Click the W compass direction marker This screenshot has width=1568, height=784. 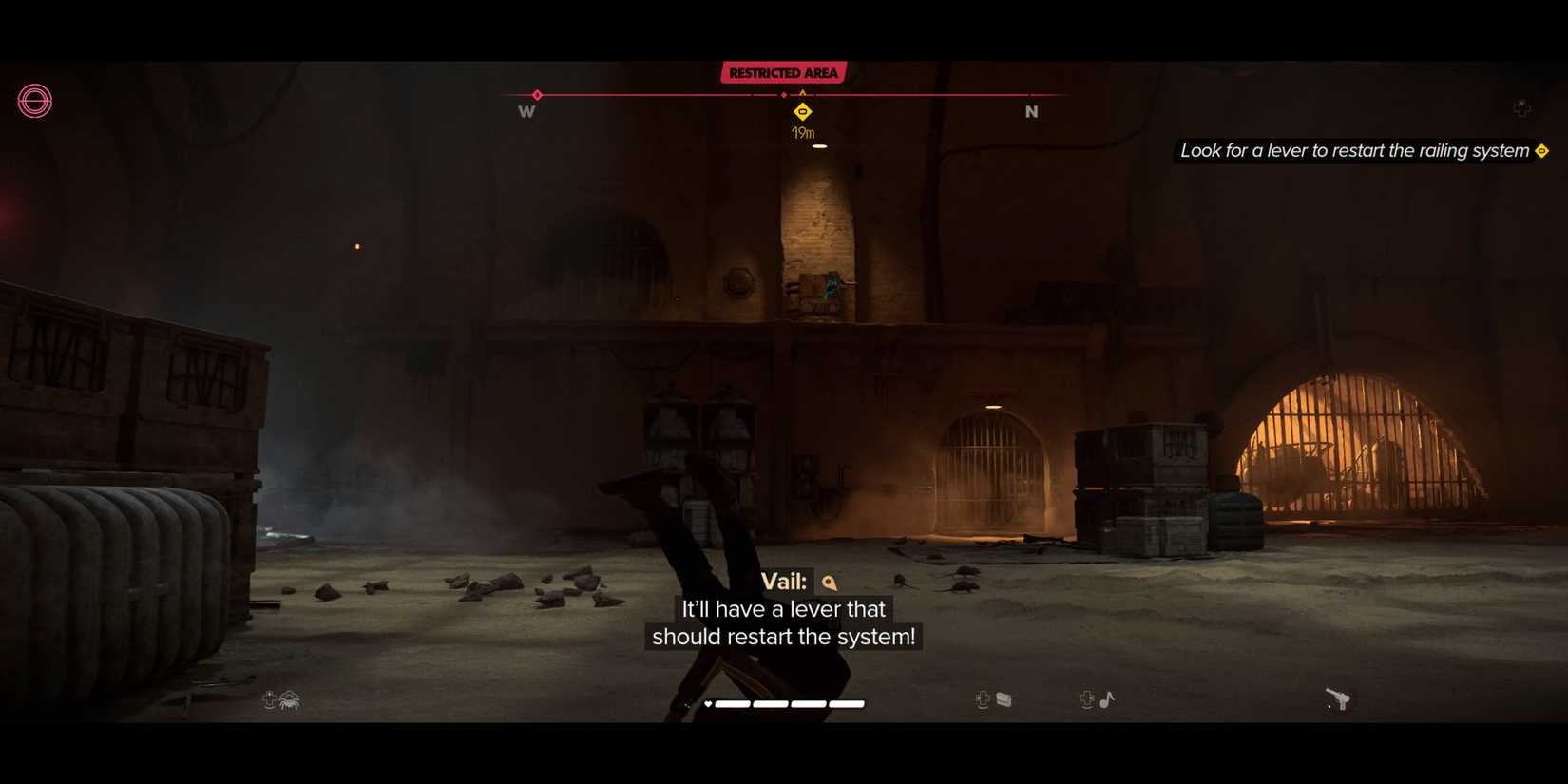pos(526,111)
